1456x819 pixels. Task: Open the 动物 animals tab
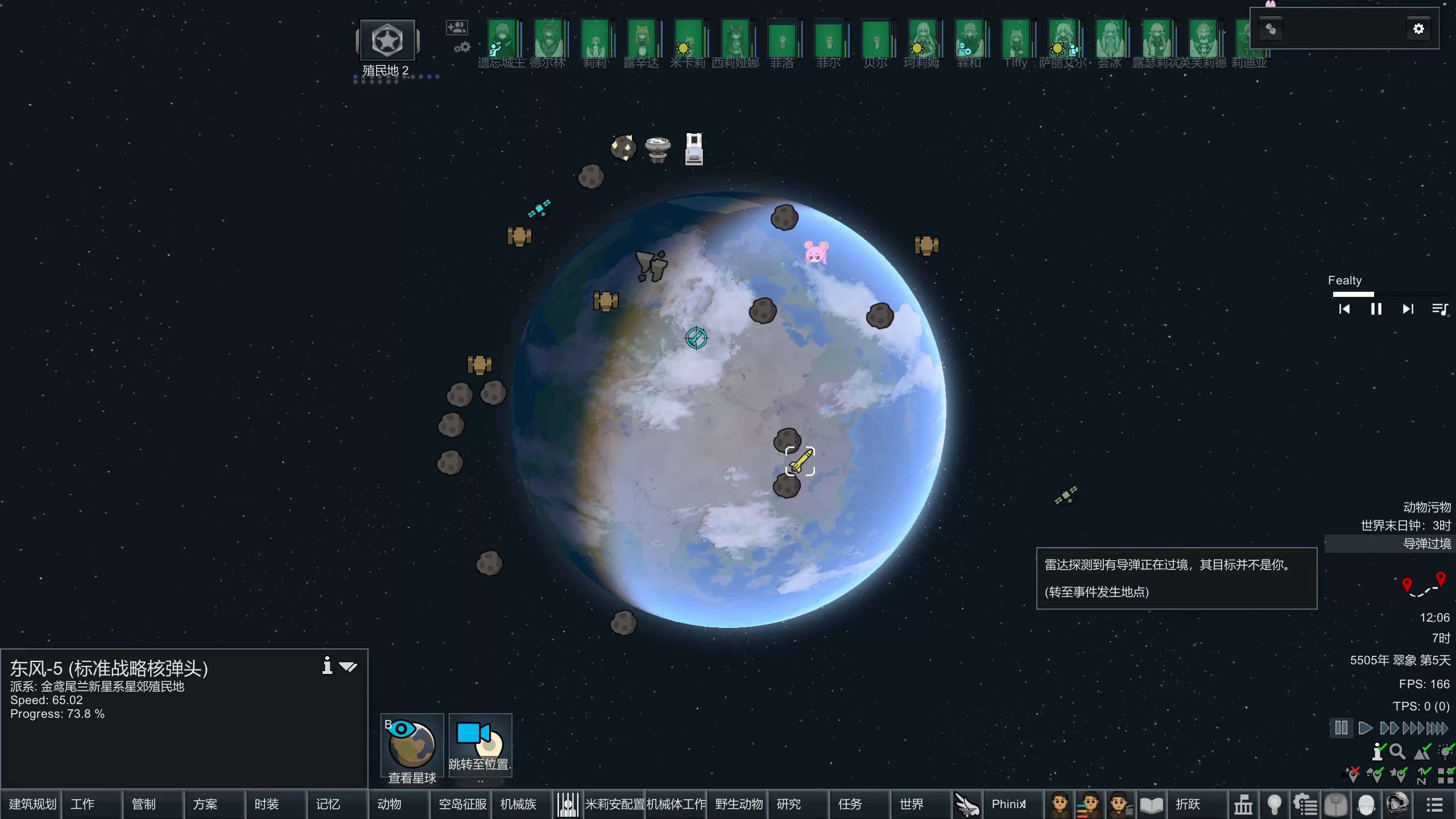(390, 804)
